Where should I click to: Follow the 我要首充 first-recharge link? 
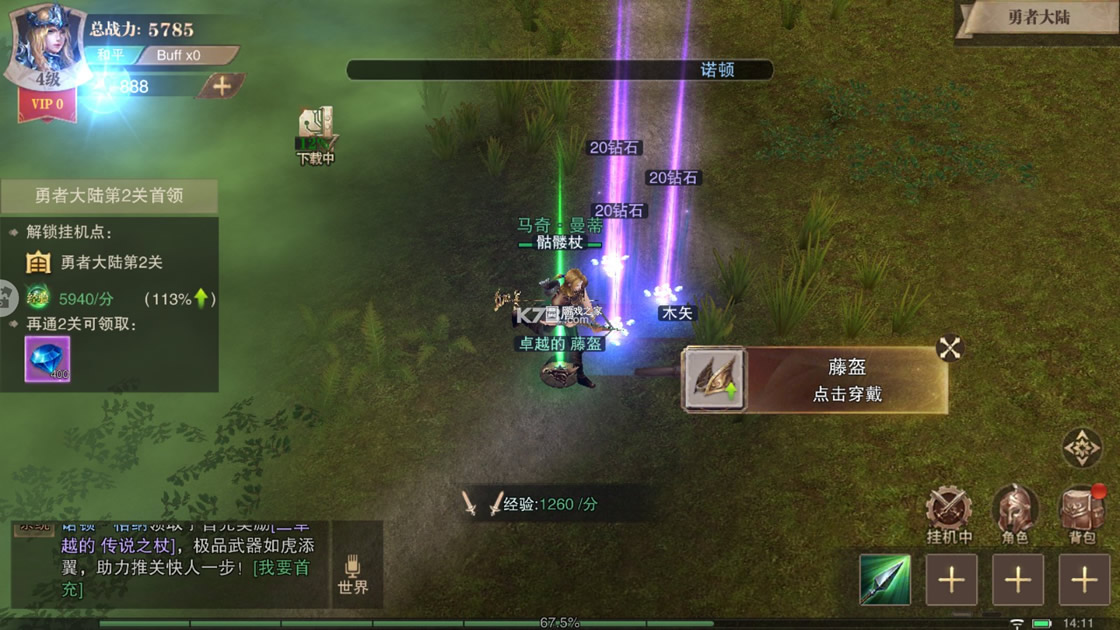[283, 568]
